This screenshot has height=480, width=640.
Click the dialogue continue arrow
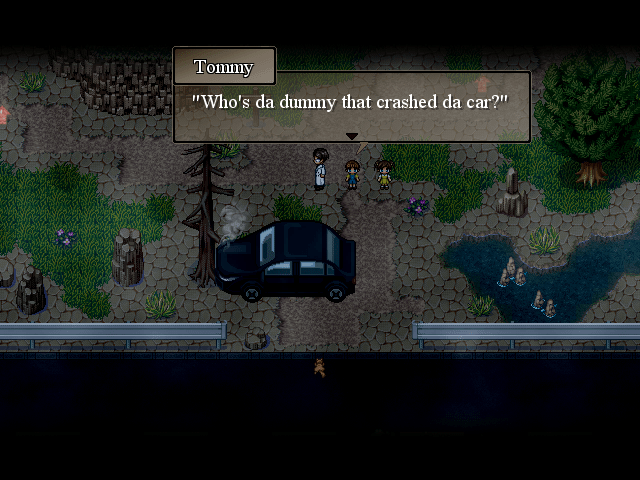[x=351, y=136]
